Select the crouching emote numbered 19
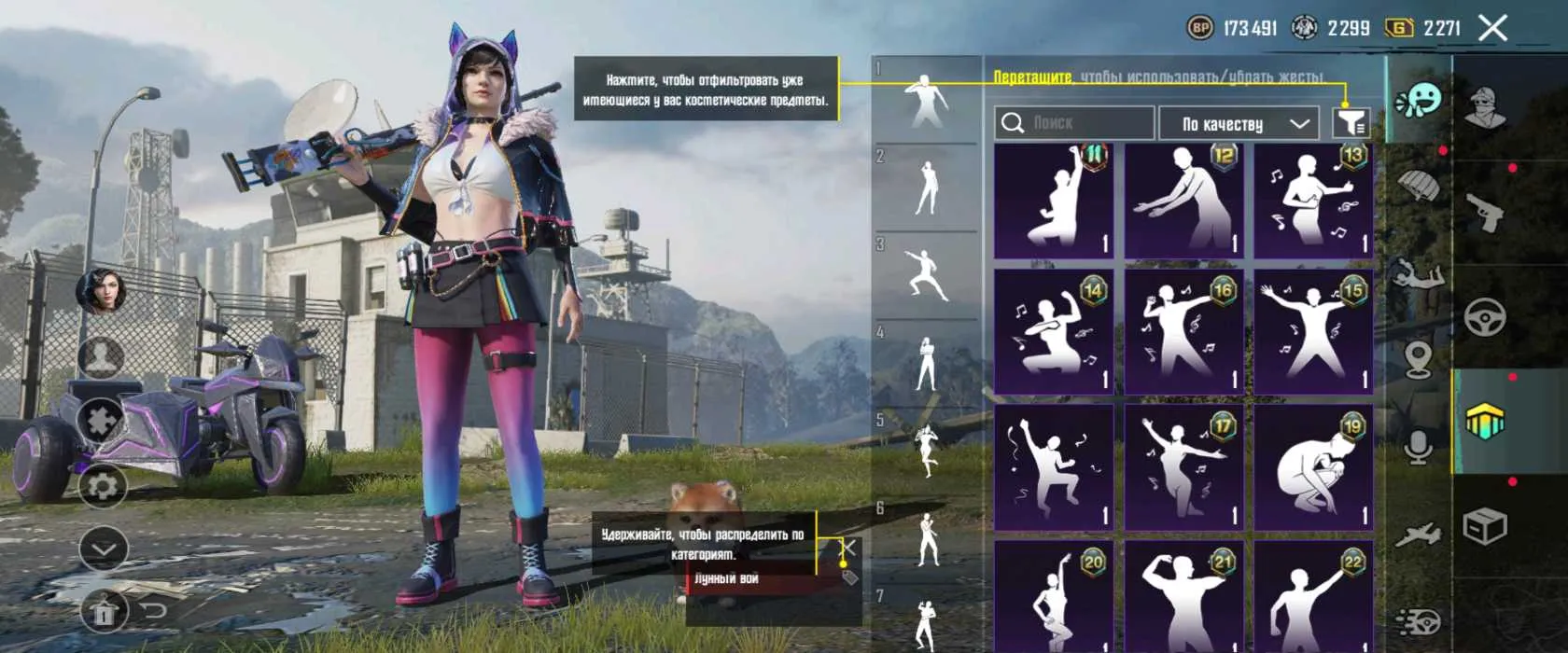Screen dimensions: 1568x653 point(1313,465)
